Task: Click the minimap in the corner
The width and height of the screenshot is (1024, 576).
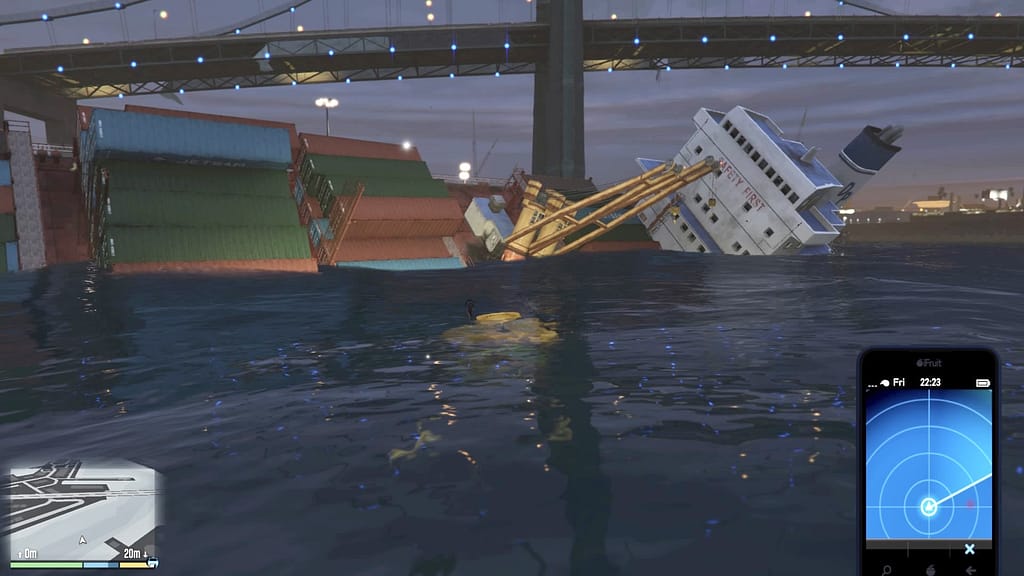Action: click(83, 509)
